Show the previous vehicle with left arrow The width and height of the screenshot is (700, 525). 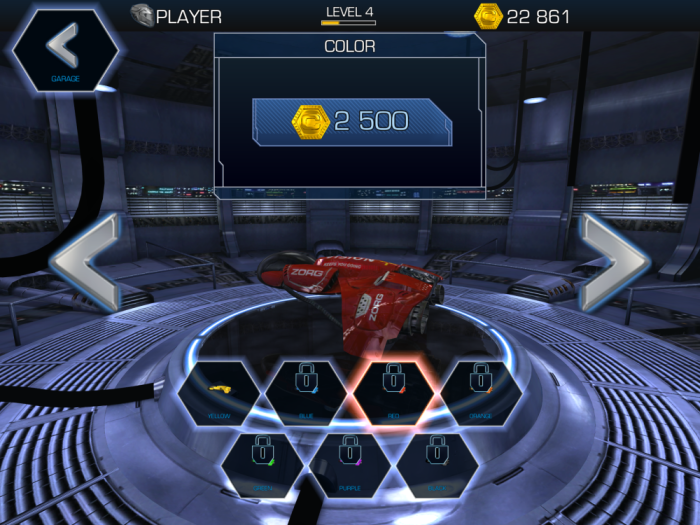tap(86, 262)
